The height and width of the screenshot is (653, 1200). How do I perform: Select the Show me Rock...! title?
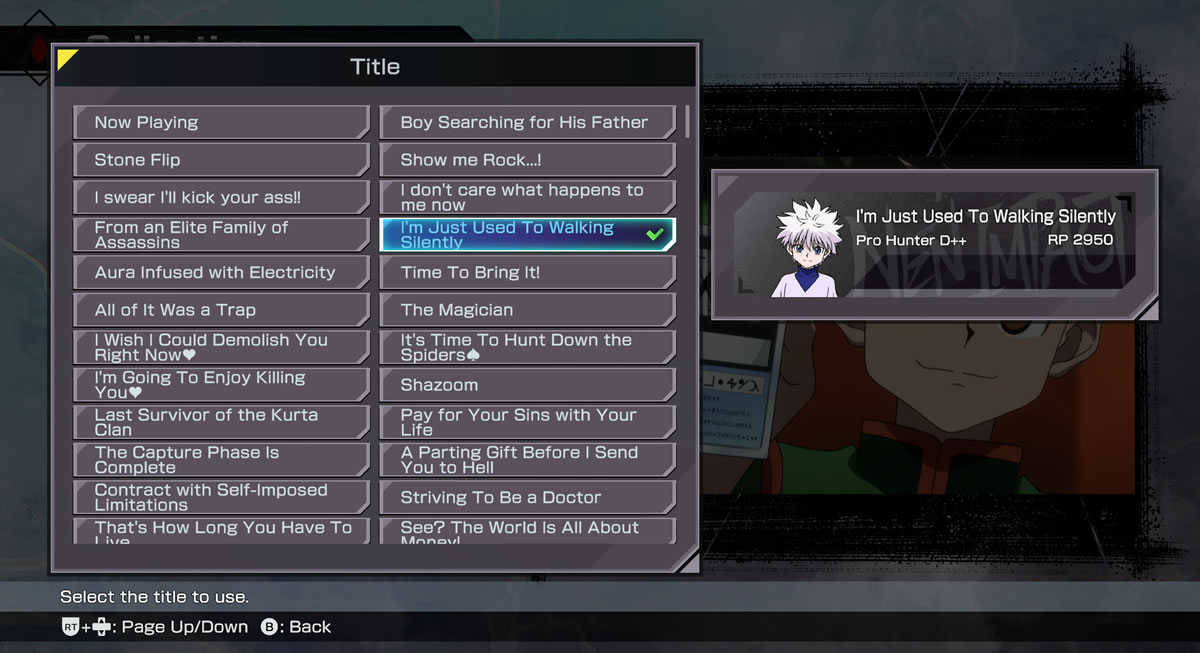click(x=527, y=160)
